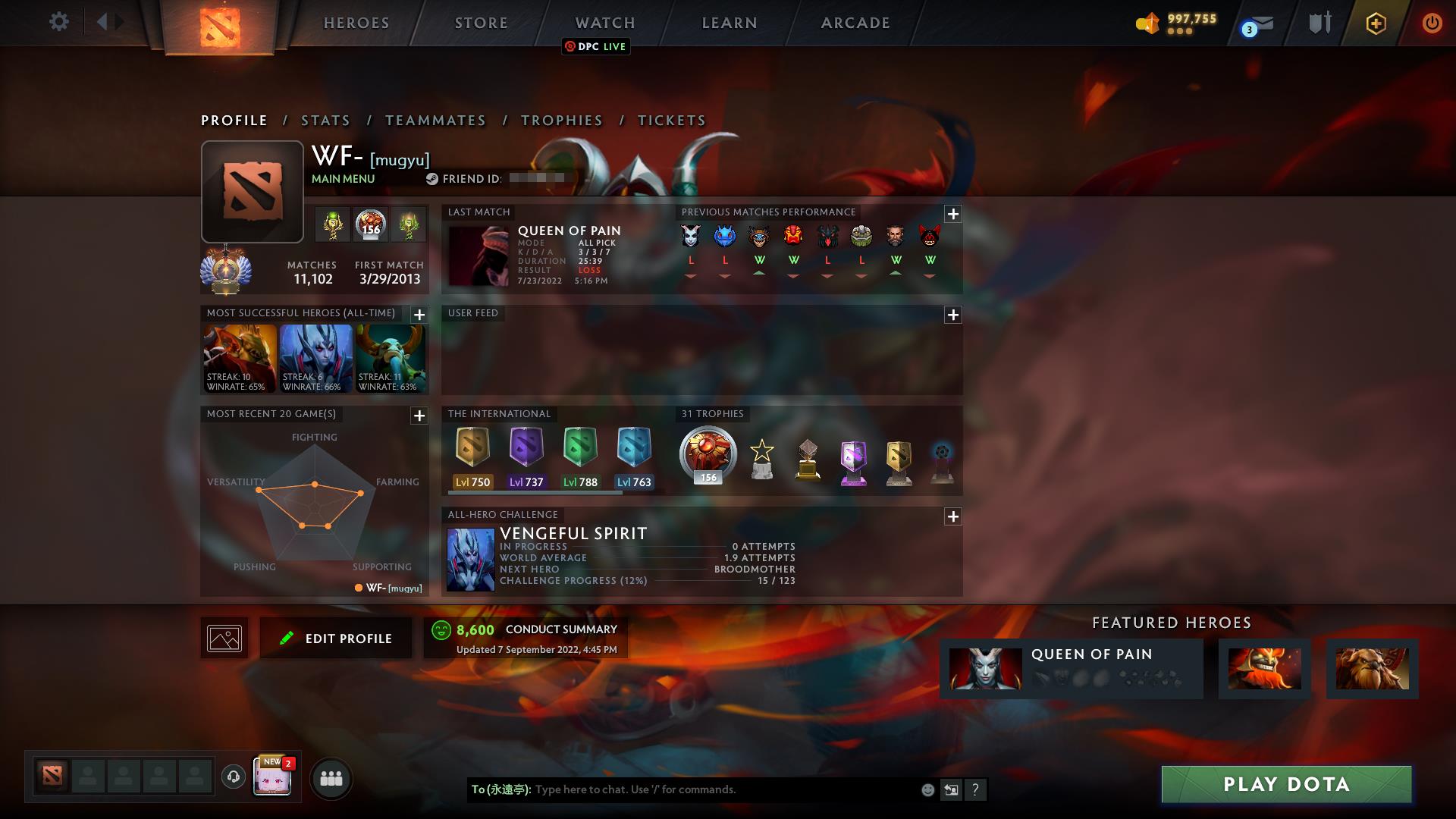
Task: Open the friends list icon
Action: click(x=331, y=777)
